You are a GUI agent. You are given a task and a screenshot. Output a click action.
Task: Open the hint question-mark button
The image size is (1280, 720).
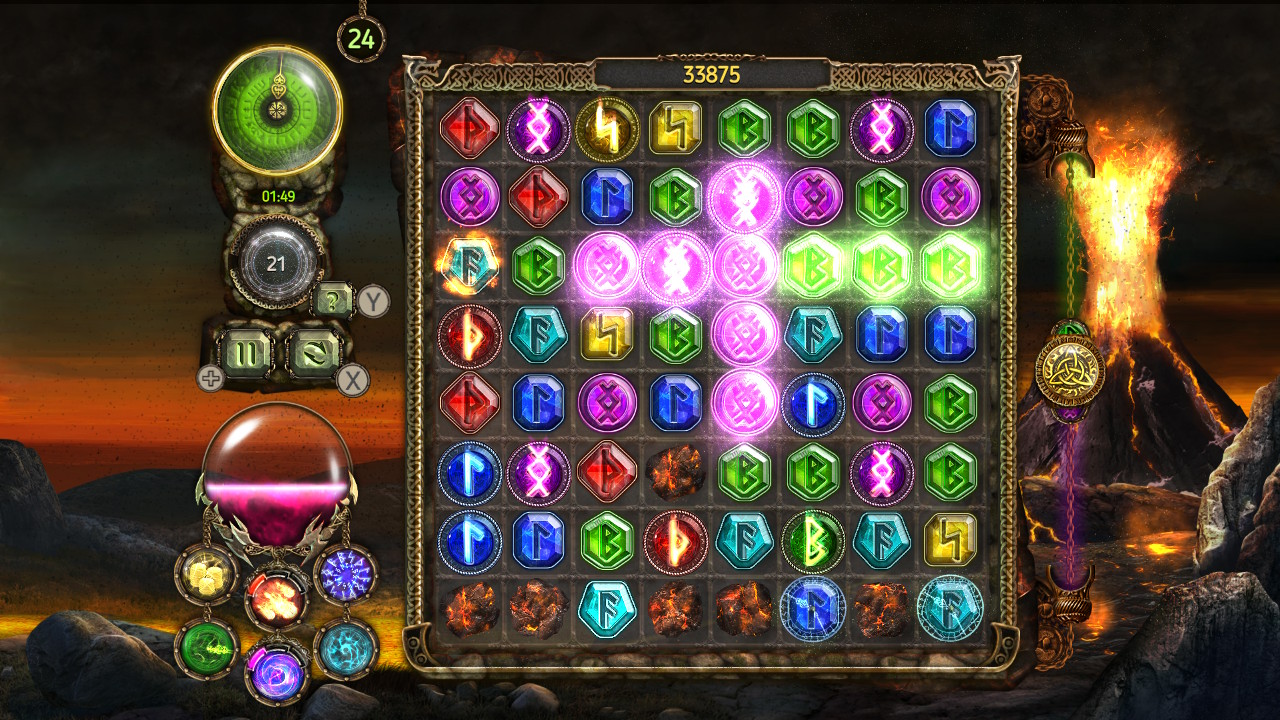[x=332, y=300]
